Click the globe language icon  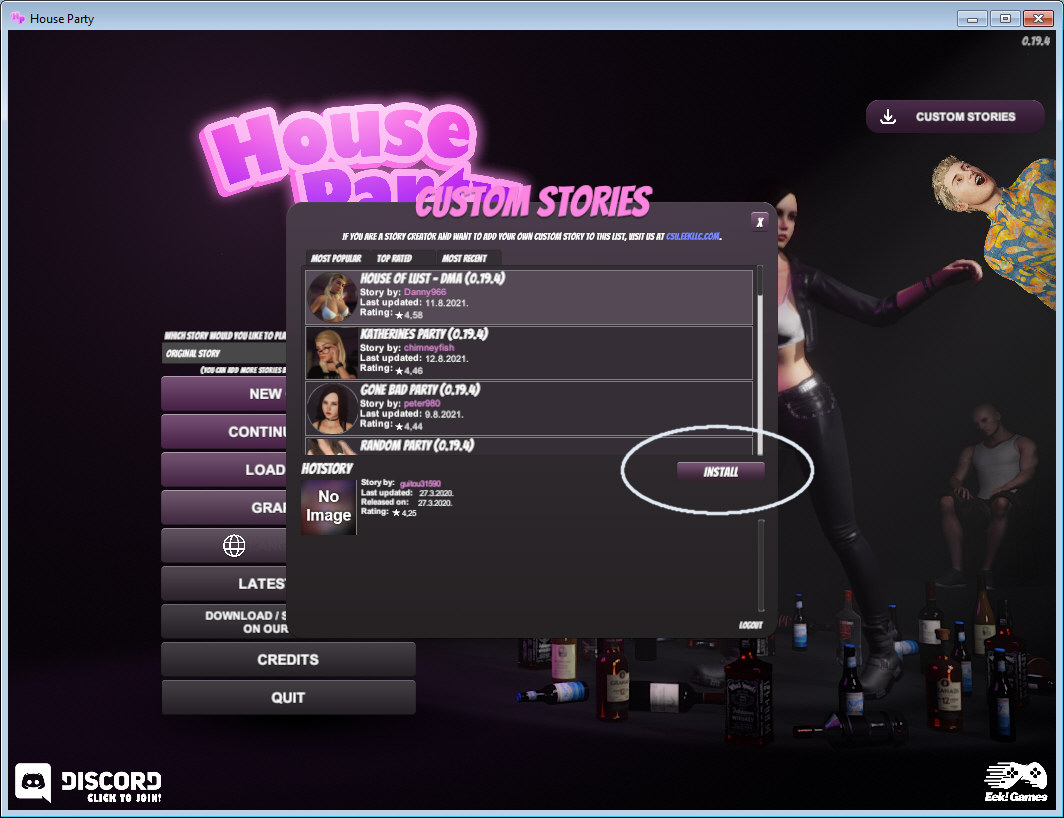(233, 545)
